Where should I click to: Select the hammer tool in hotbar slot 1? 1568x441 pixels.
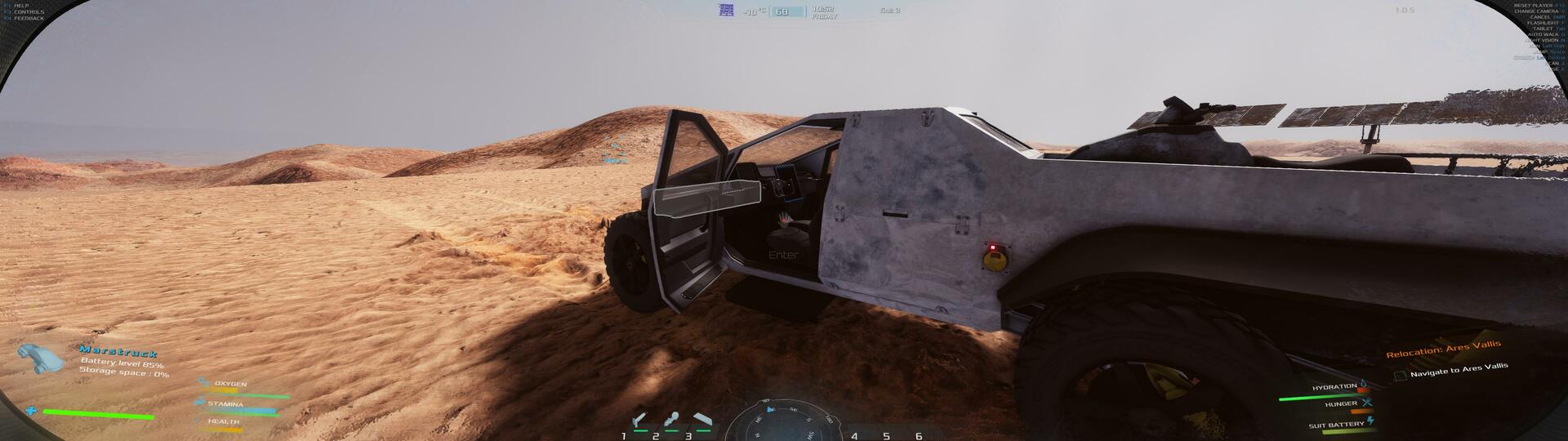[x=639, y=421]
